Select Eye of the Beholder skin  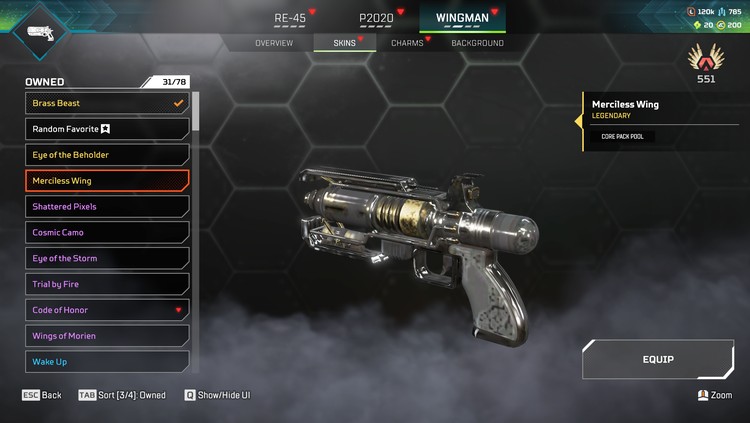[x=107, y=155]
